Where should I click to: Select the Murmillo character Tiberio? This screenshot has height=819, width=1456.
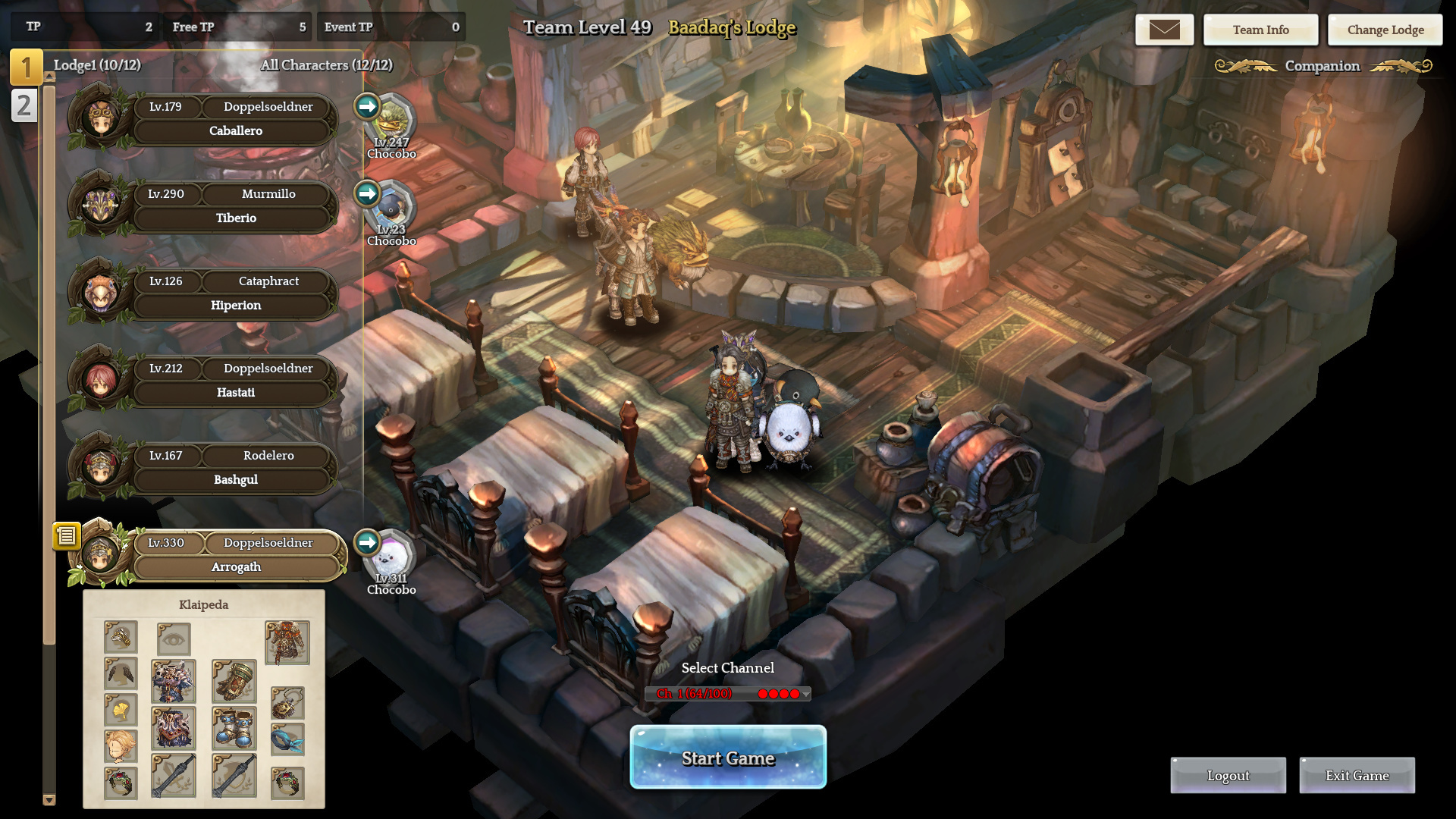[x=235, y=218]
